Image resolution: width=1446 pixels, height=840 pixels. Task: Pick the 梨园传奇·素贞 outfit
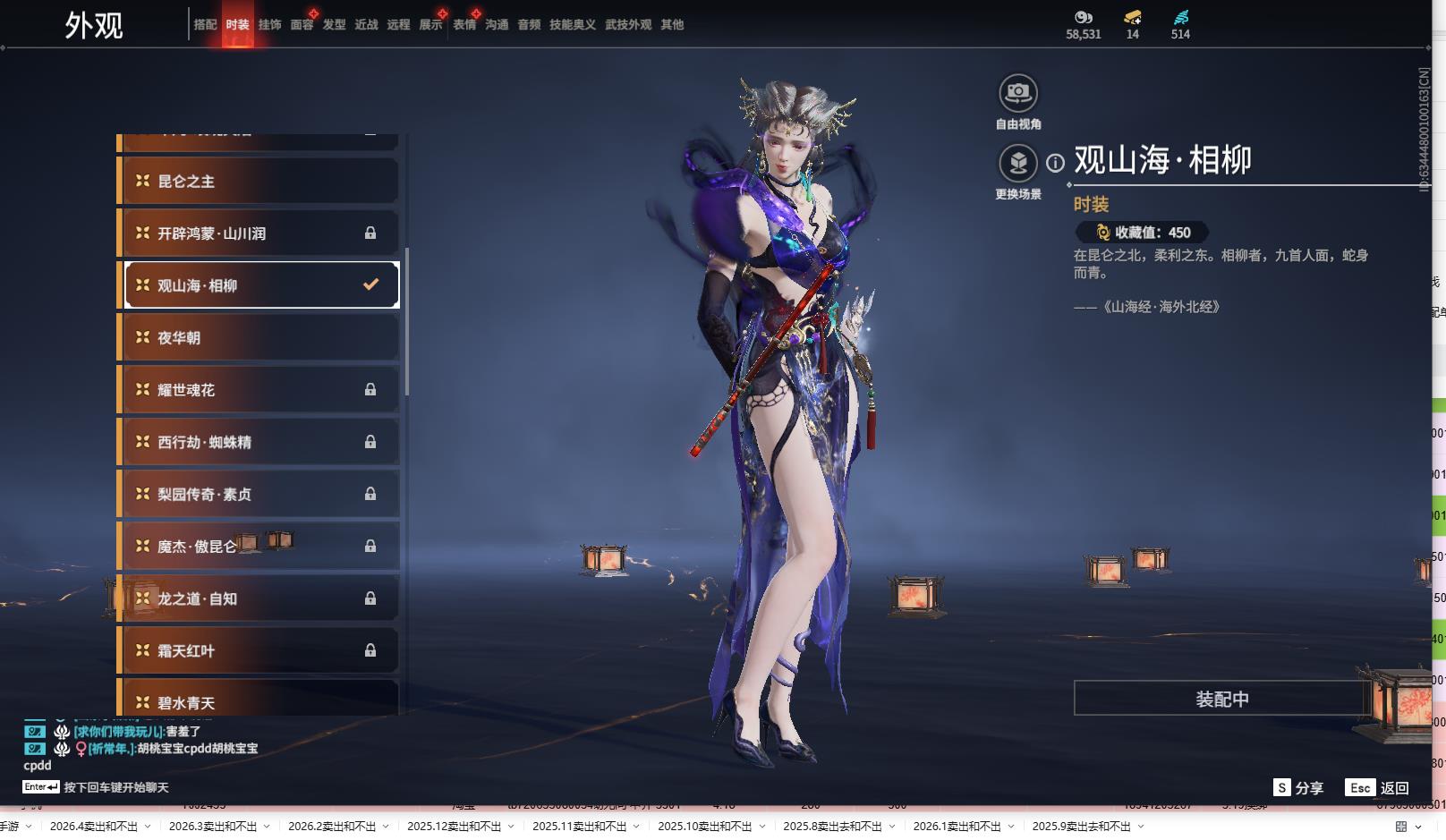click(x=259, y=495)
